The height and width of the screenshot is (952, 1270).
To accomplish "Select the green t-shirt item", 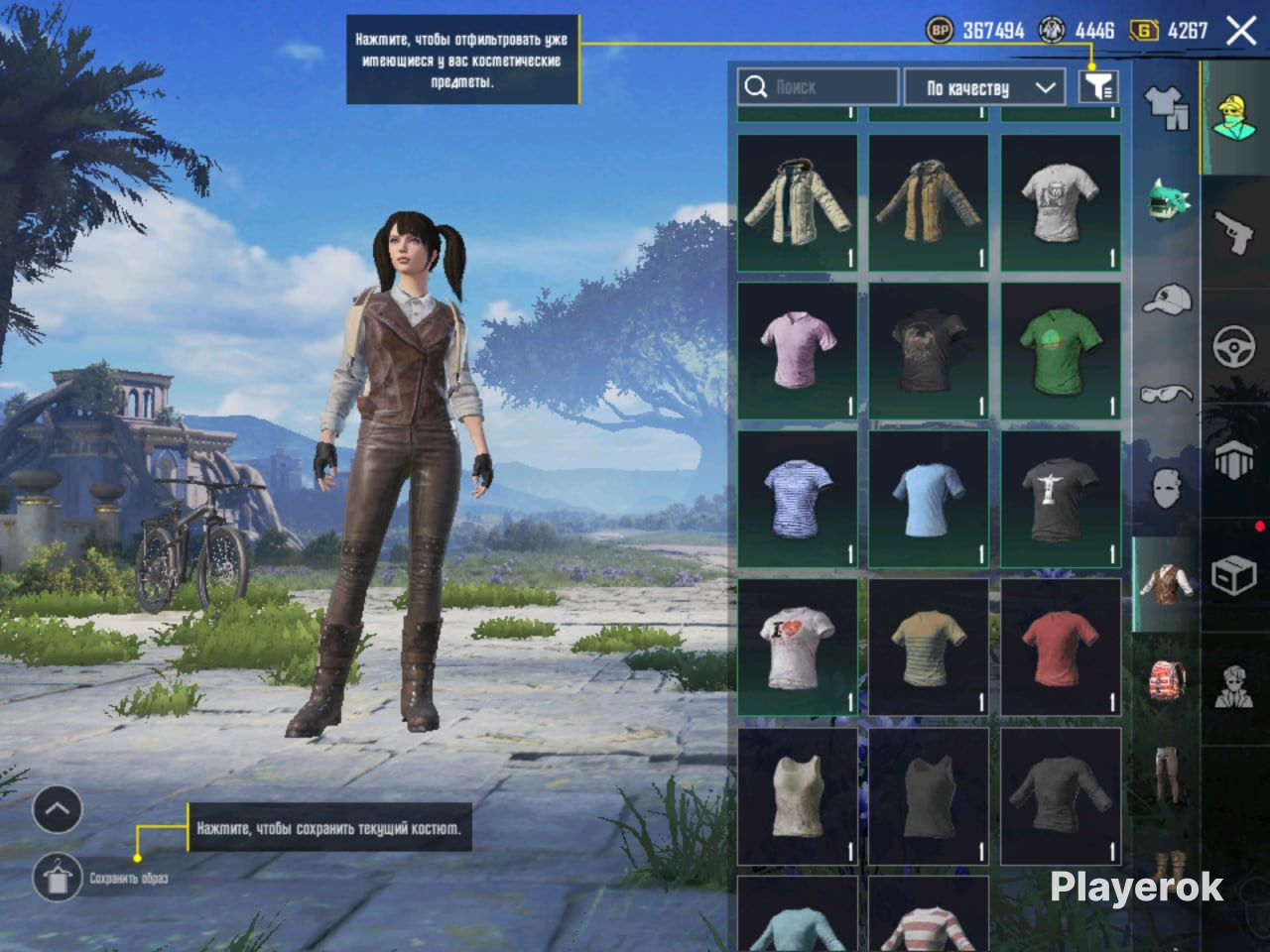I will point(1060,351).
